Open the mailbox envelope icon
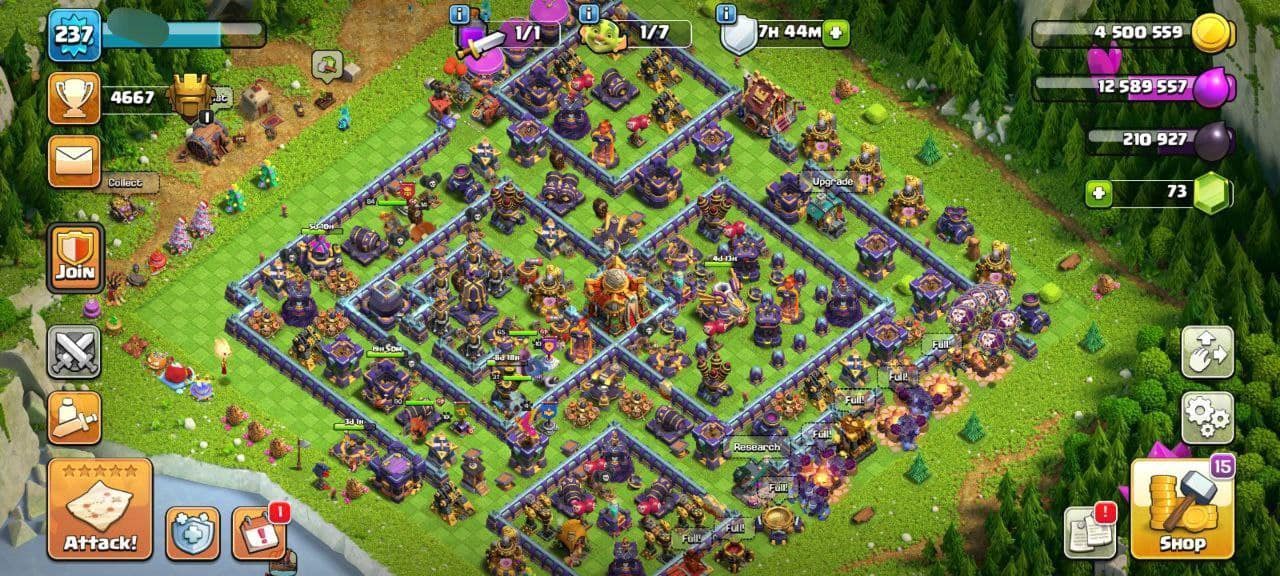Image resolution: width=1280 pixels, height=576 pixels. pyautogui.click(x=74, y=161)
